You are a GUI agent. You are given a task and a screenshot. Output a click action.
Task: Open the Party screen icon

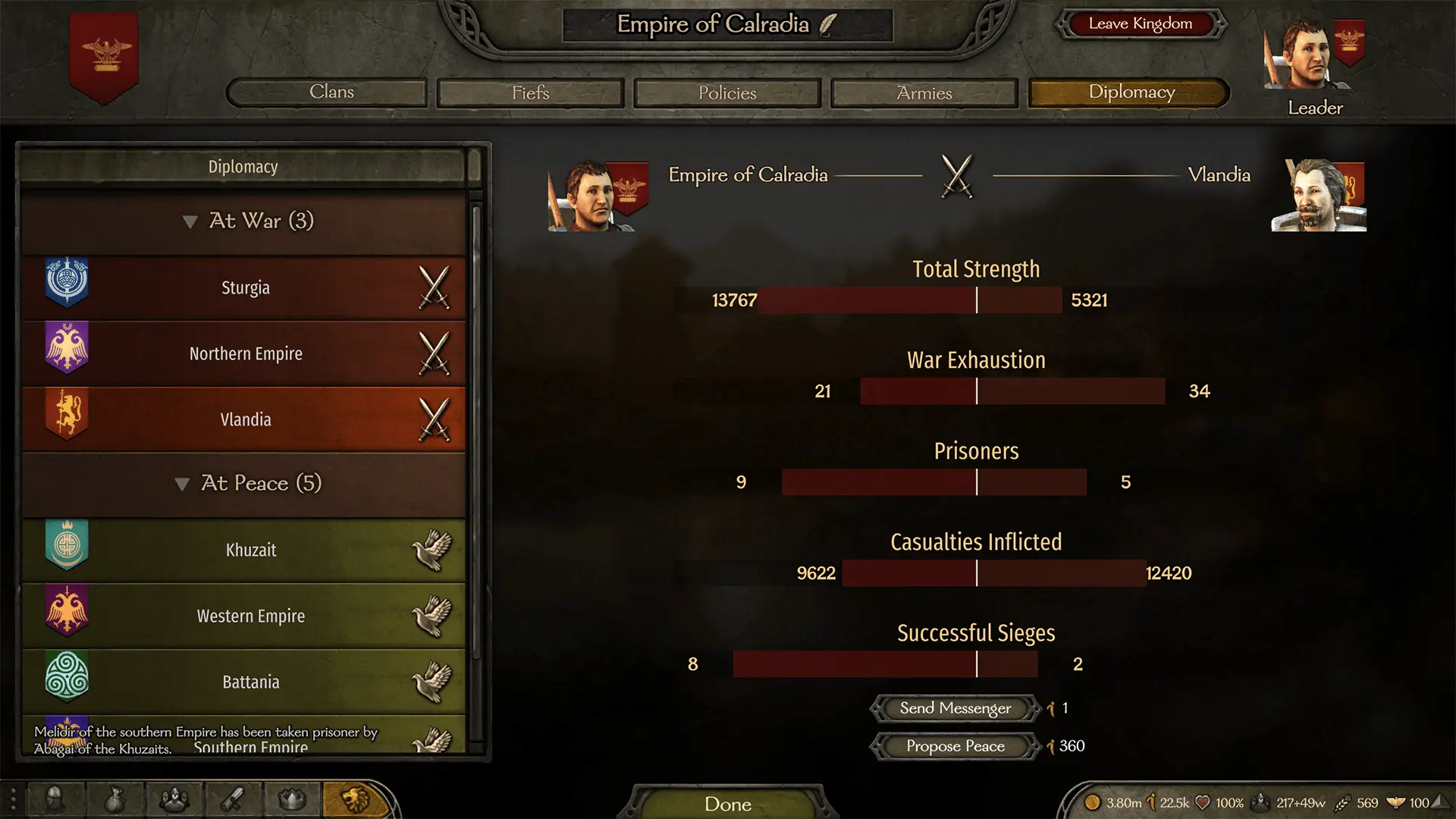(x=174, y=800)
